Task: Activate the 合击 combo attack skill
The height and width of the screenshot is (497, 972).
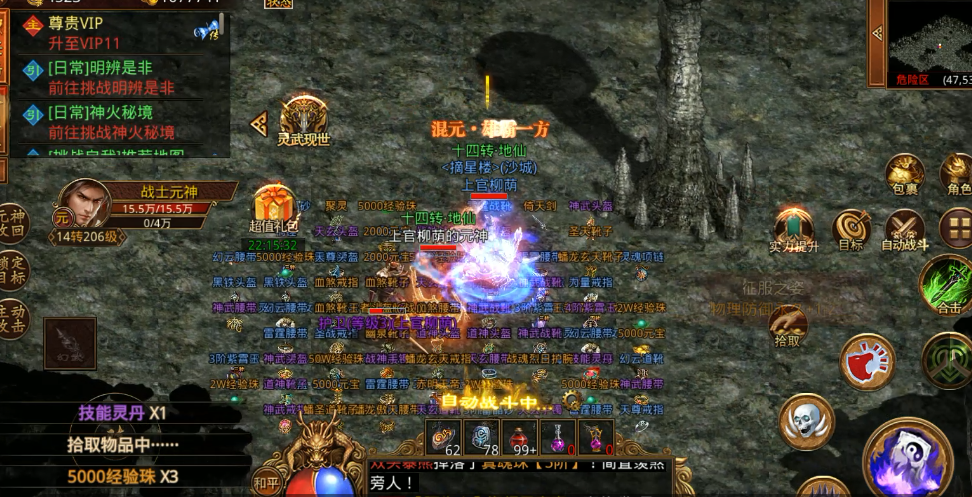Action: coord(946,283)
